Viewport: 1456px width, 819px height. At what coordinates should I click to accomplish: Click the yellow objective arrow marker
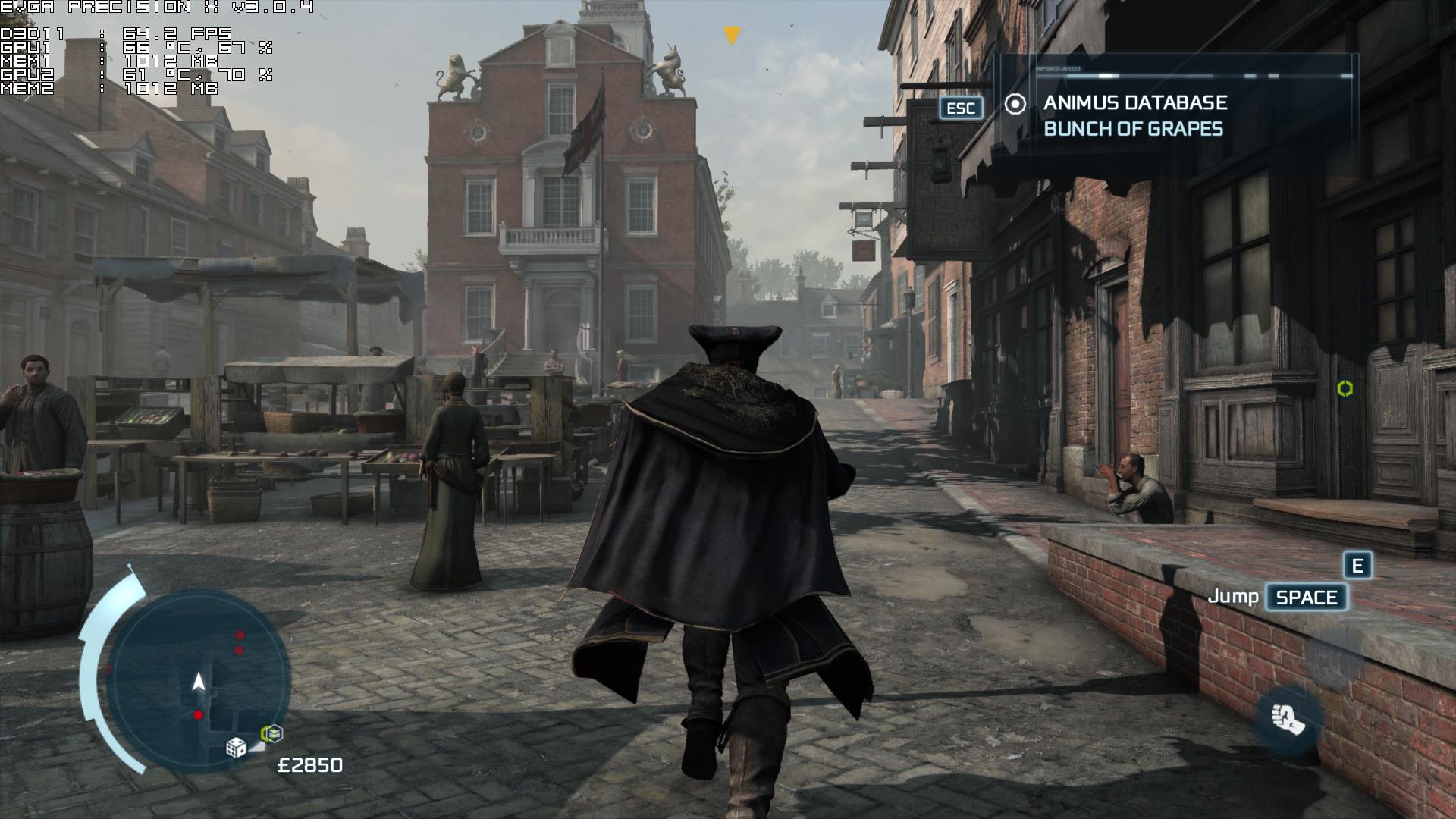click(x=731, y=35)
